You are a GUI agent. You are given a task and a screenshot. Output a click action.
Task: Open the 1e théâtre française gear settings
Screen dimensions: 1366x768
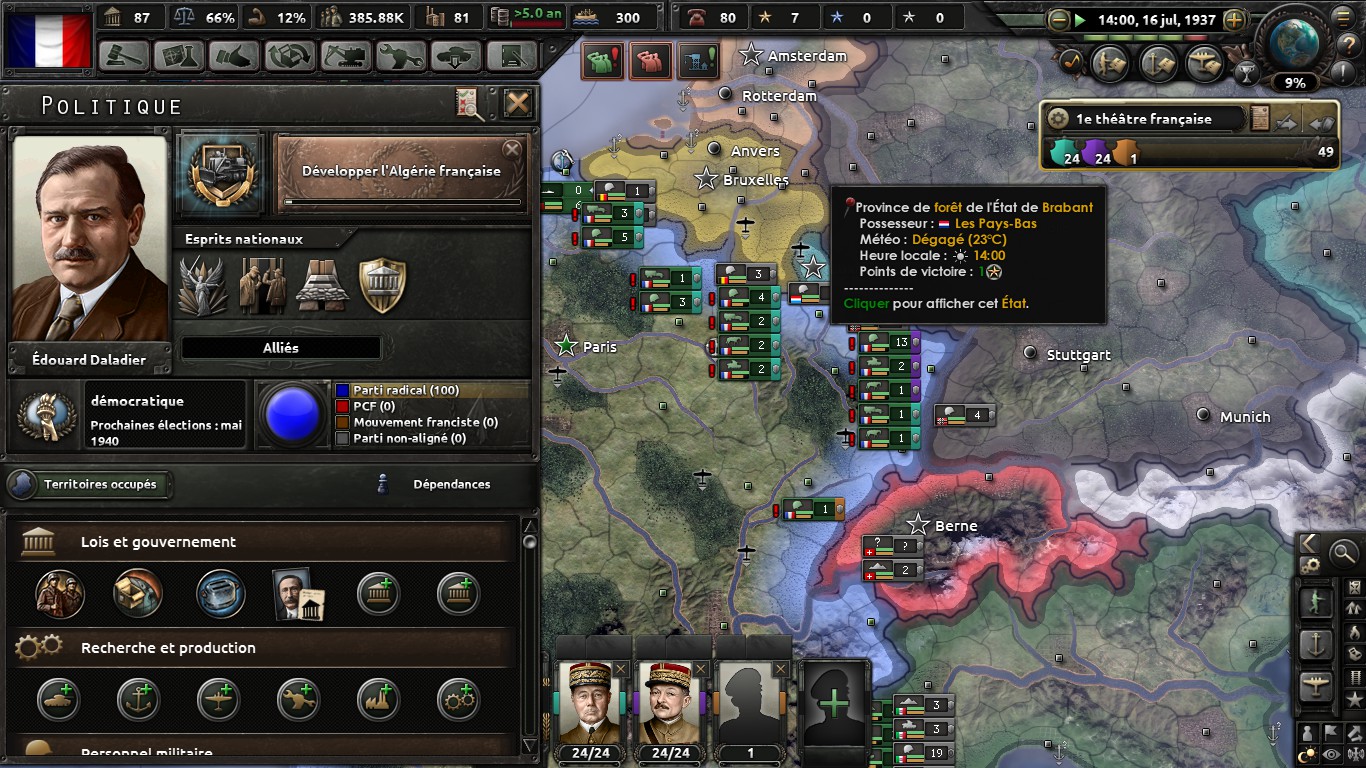[x=1058, y=119]
